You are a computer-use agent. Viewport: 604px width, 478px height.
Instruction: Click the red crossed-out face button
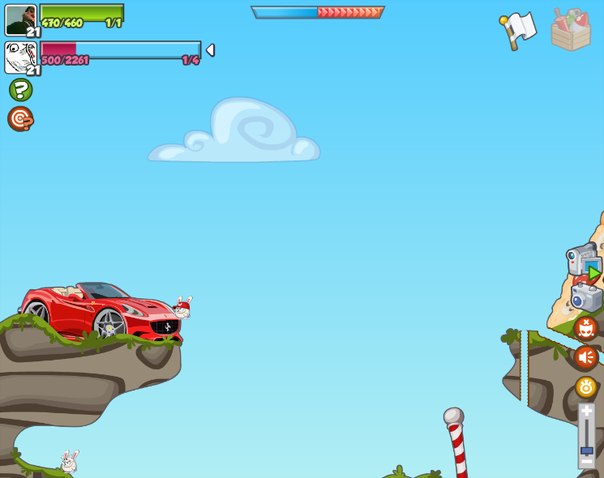tap(586, 327)
